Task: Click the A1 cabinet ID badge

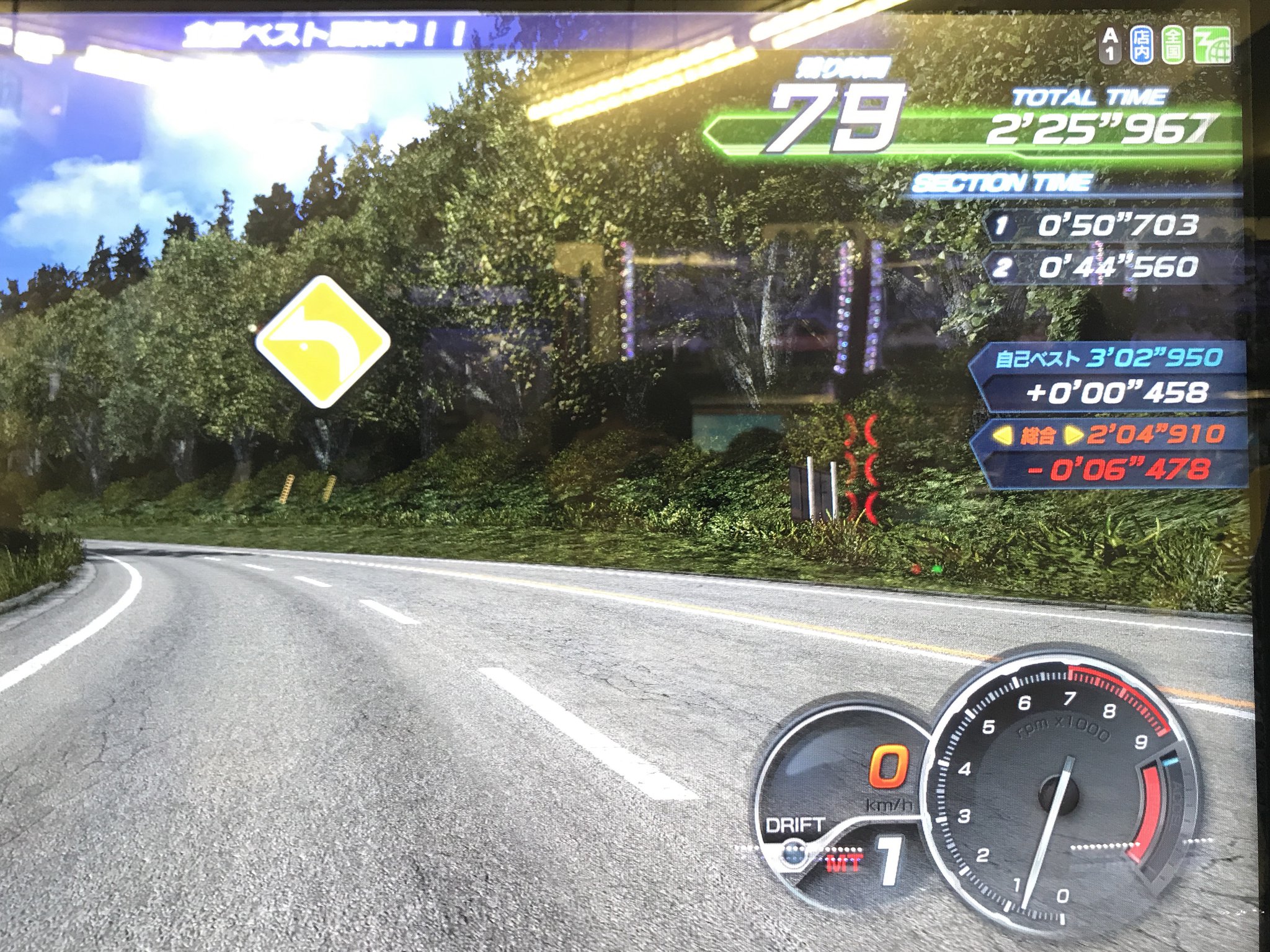Action: click(x=1110, y=45)
